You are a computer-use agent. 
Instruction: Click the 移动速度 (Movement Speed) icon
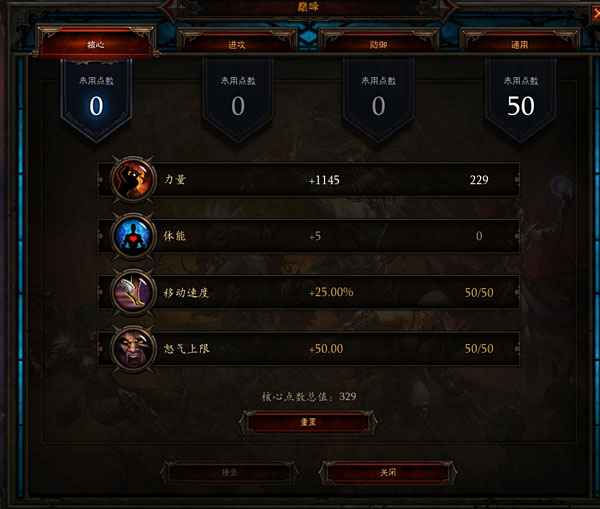(x=134, y=292)
